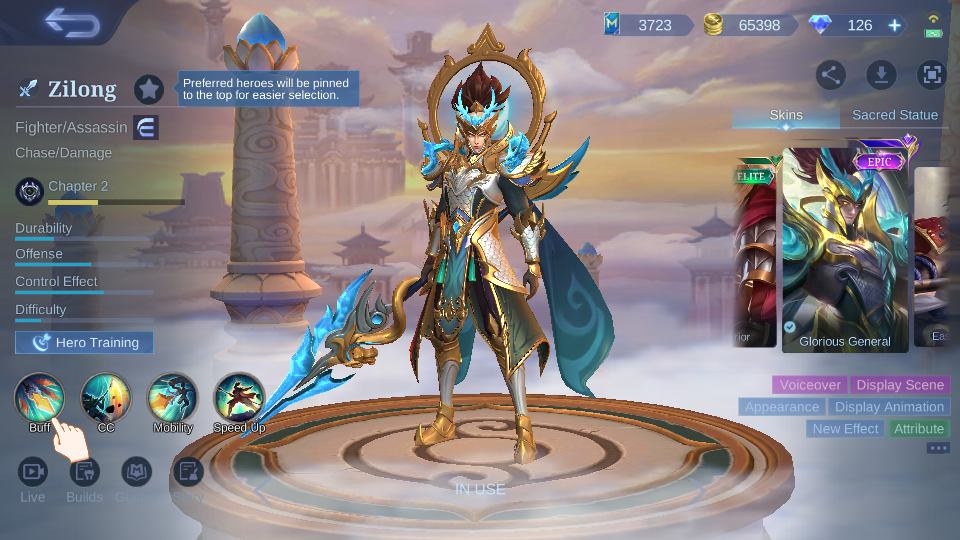
Task: Tap the download arrow icon
Action: (881, 74)
